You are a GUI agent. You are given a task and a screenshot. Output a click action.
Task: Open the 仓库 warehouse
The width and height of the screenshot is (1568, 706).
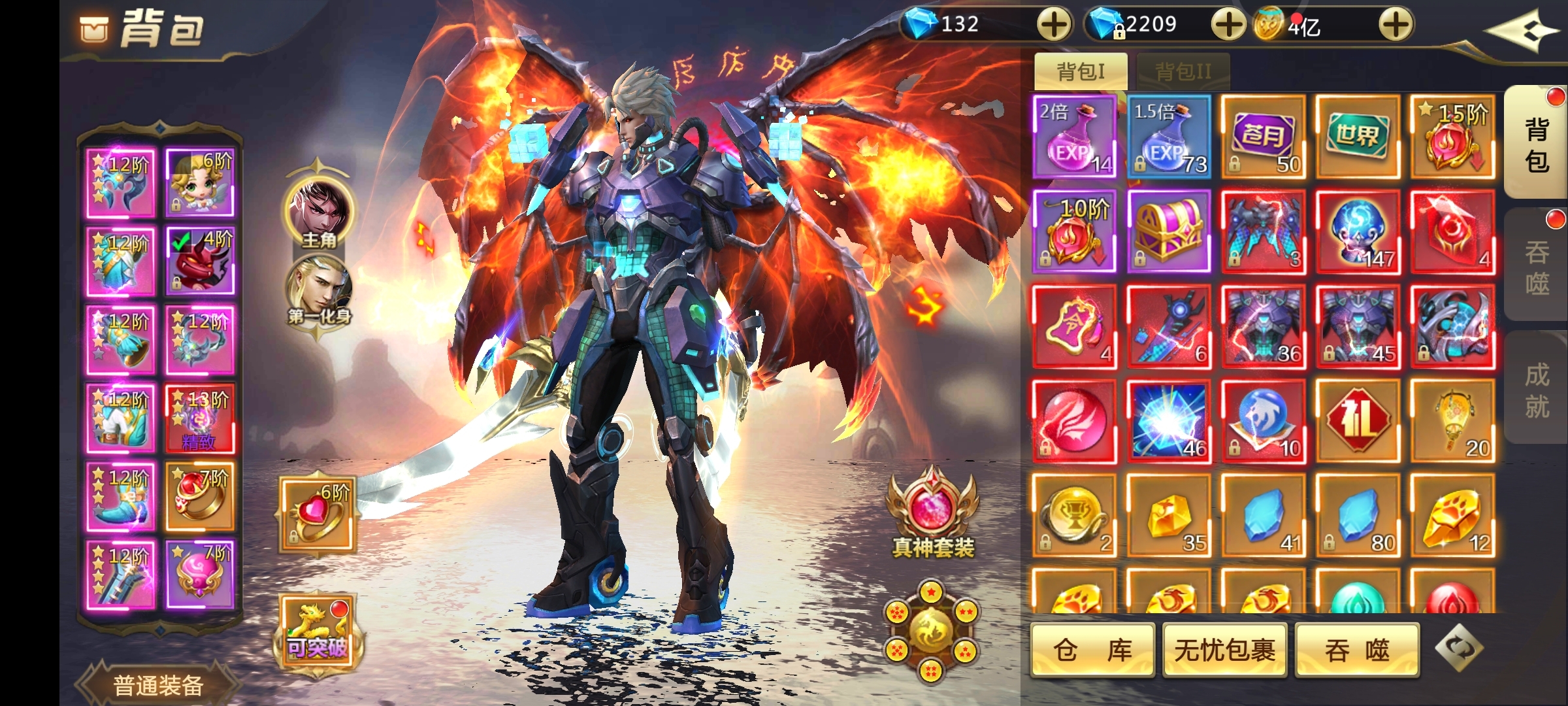(x=1092, y=650)
